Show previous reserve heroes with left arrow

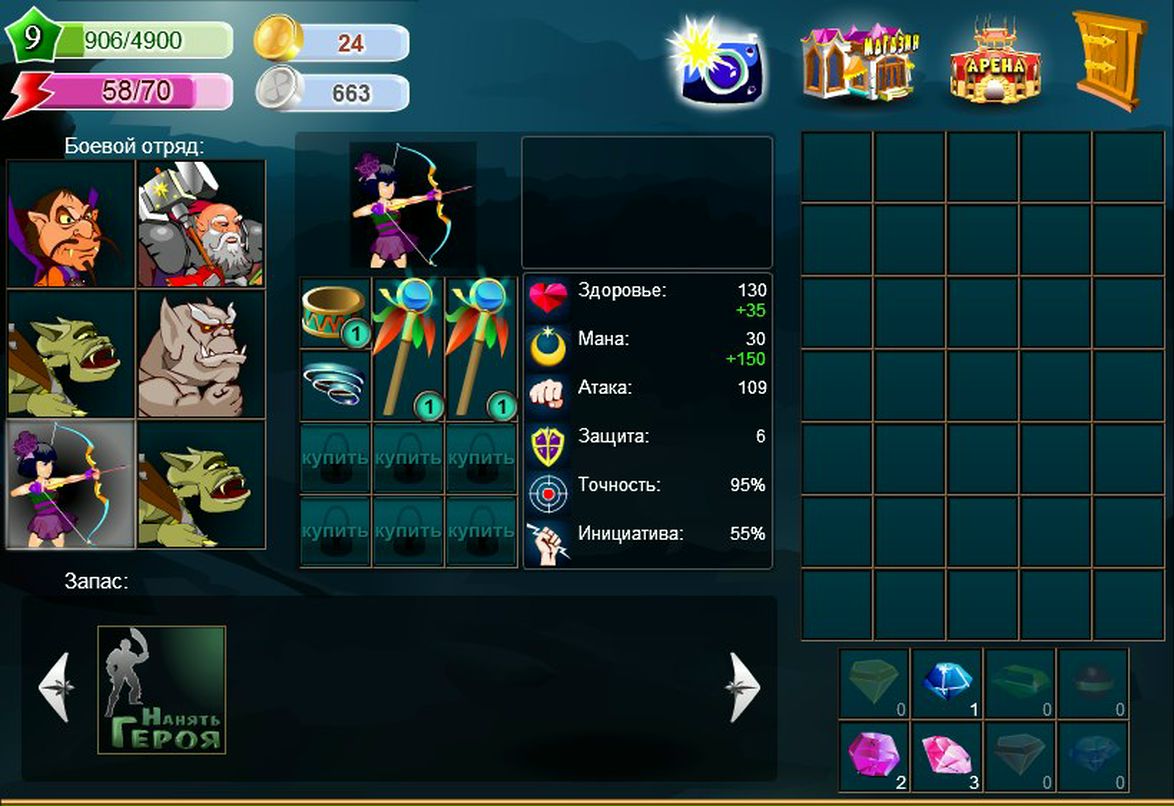[54, 687]
